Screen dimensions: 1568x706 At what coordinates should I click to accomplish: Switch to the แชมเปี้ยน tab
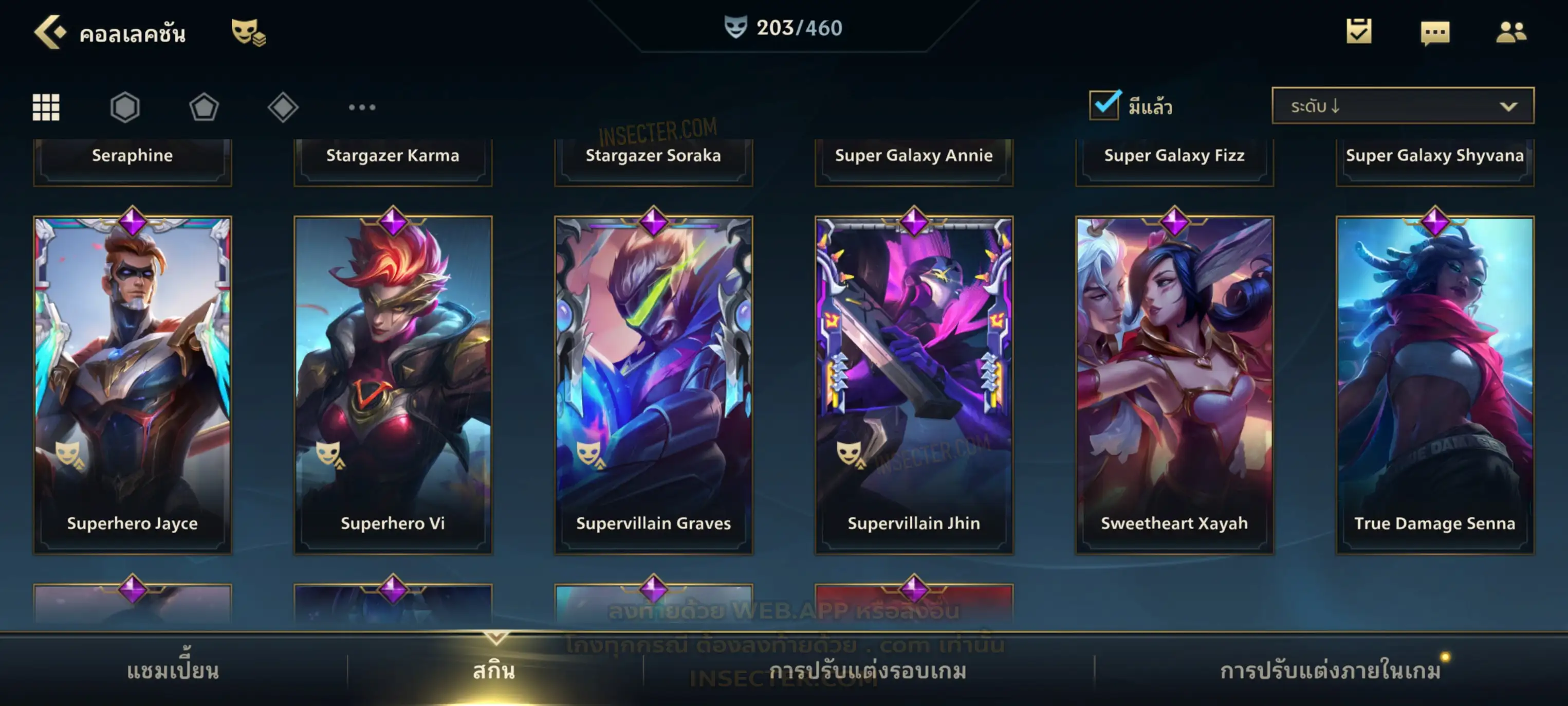173,670
